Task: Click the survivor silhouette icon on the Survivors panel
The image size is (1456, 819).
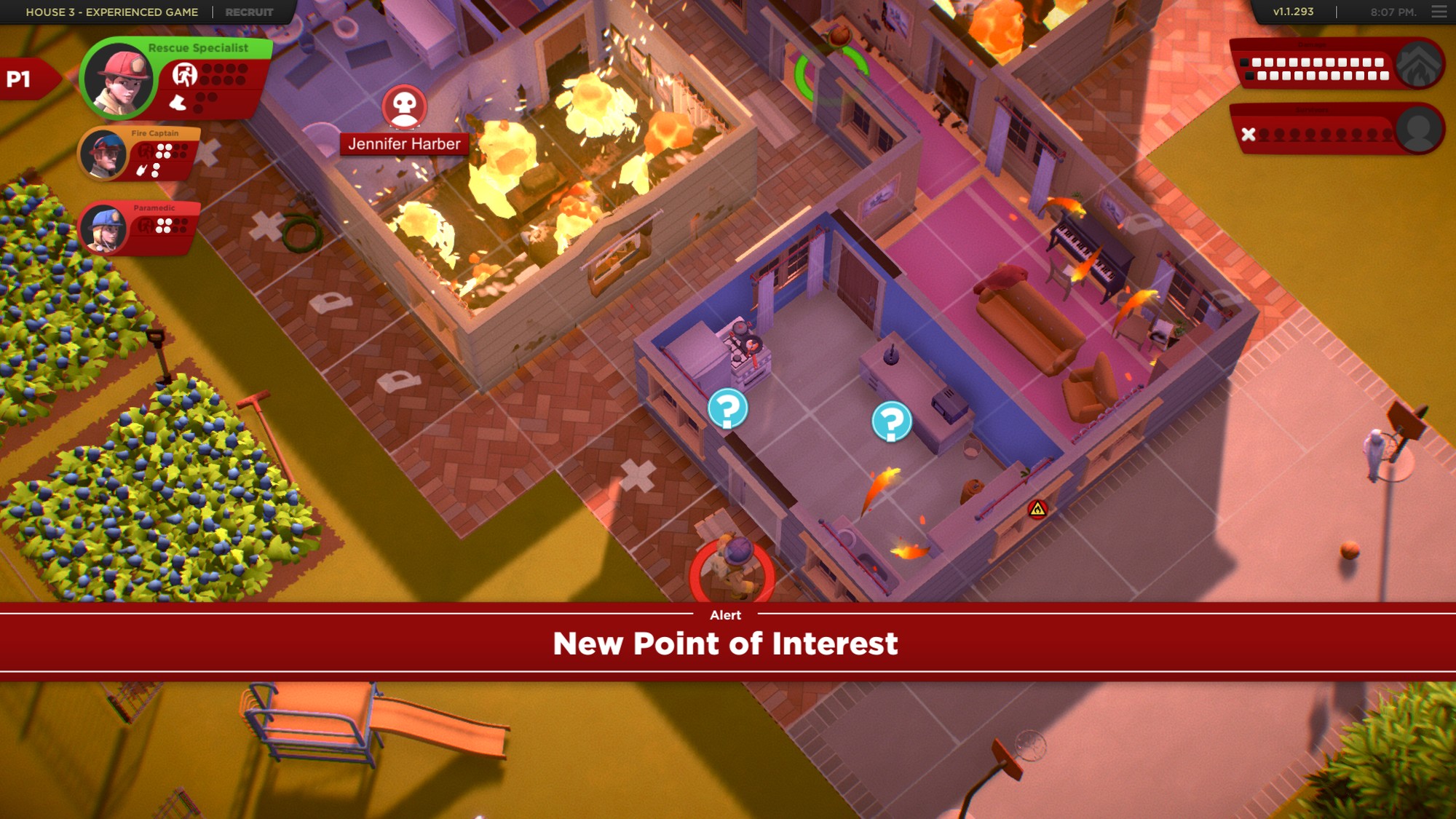Action: (x=1420, y=132)
